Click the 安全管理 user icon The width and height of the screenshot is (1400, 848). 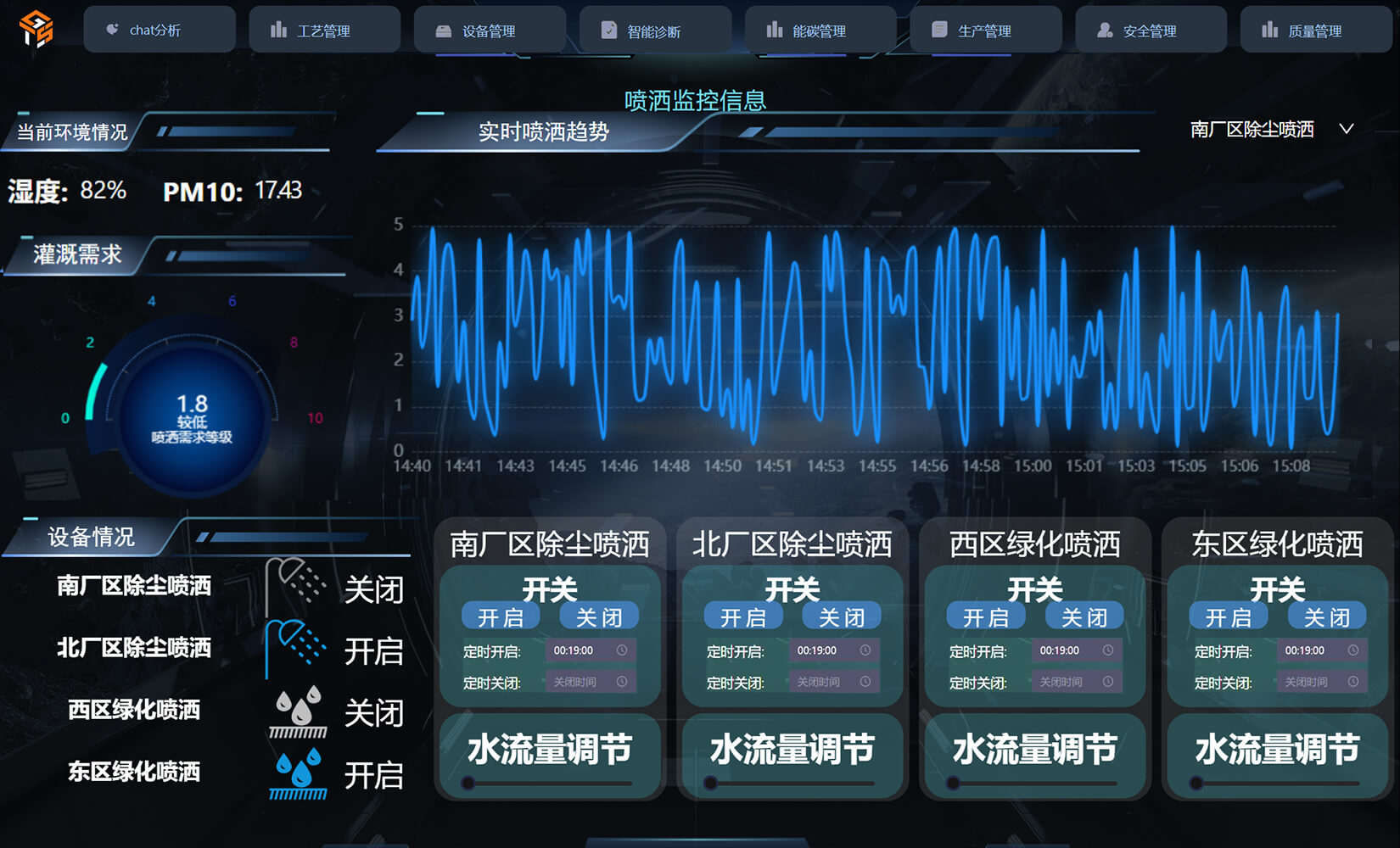click(1103, 30)
